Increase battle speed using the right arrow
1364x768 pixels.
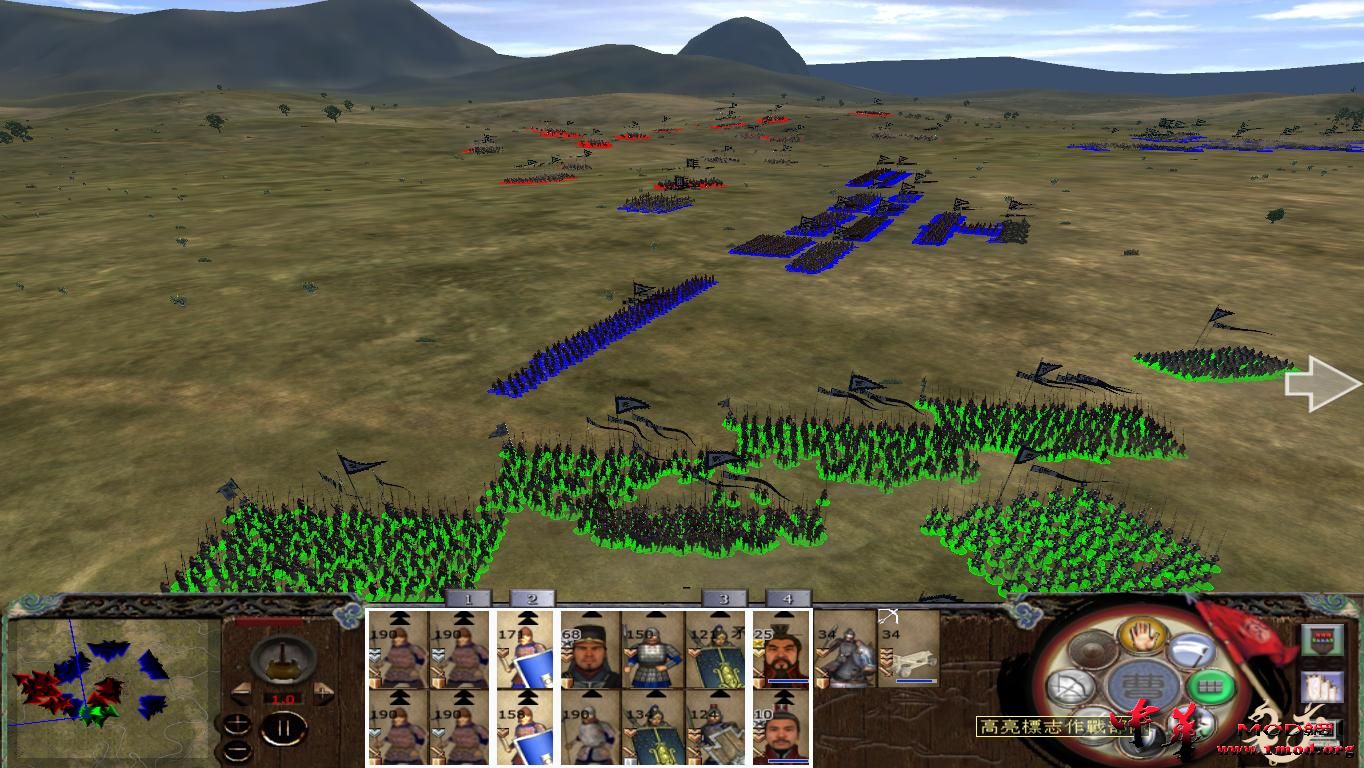pyautogui.click(x=323, y=692)
